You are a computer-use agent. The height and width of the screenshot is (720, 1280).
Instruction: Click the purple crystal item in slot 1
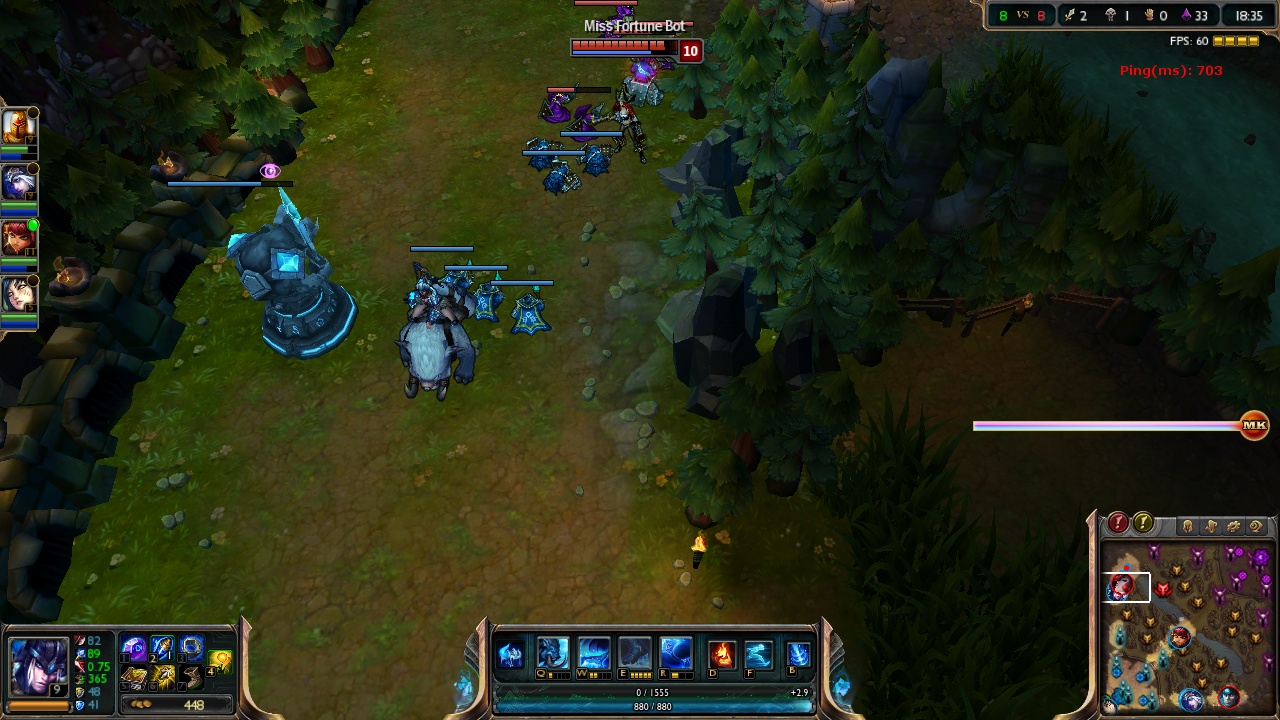click(134, 650)
